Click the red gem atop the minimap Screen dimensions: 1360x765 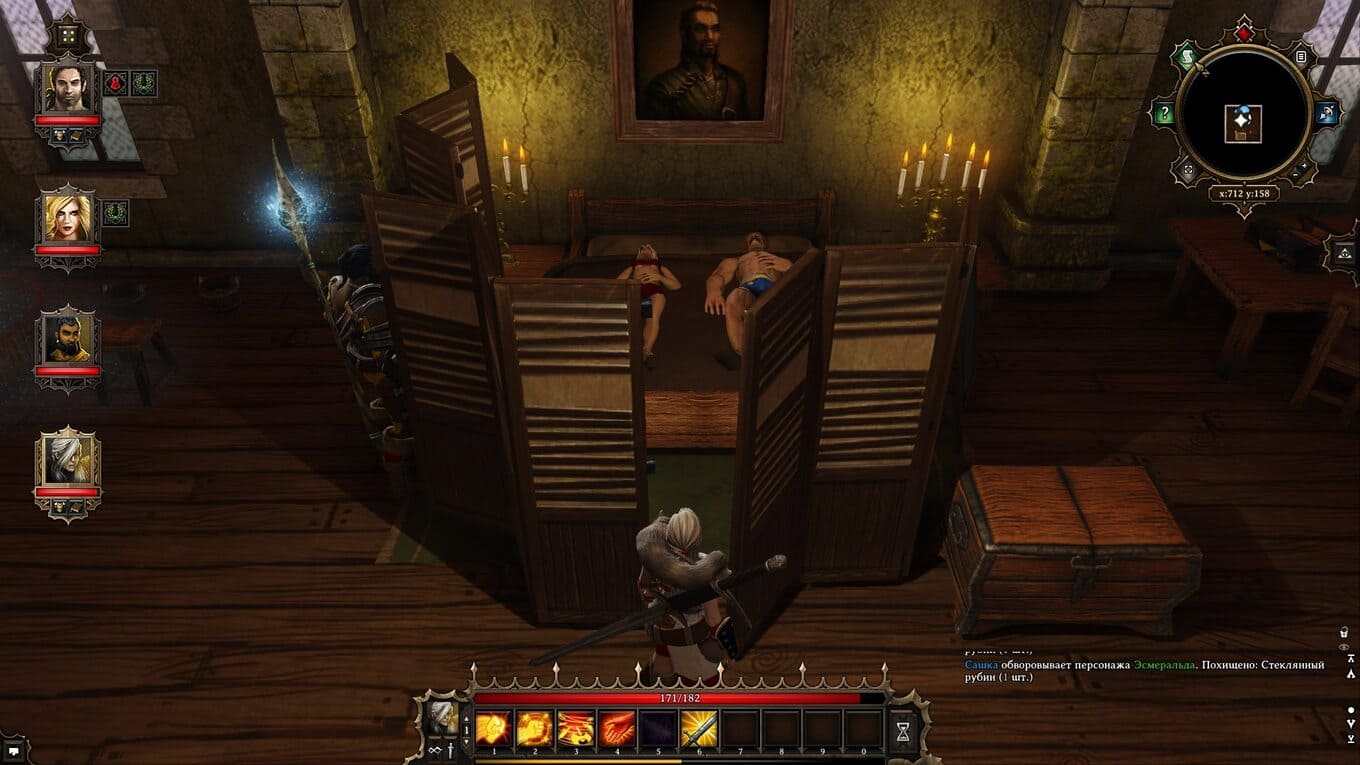(x=1243, y=34)
